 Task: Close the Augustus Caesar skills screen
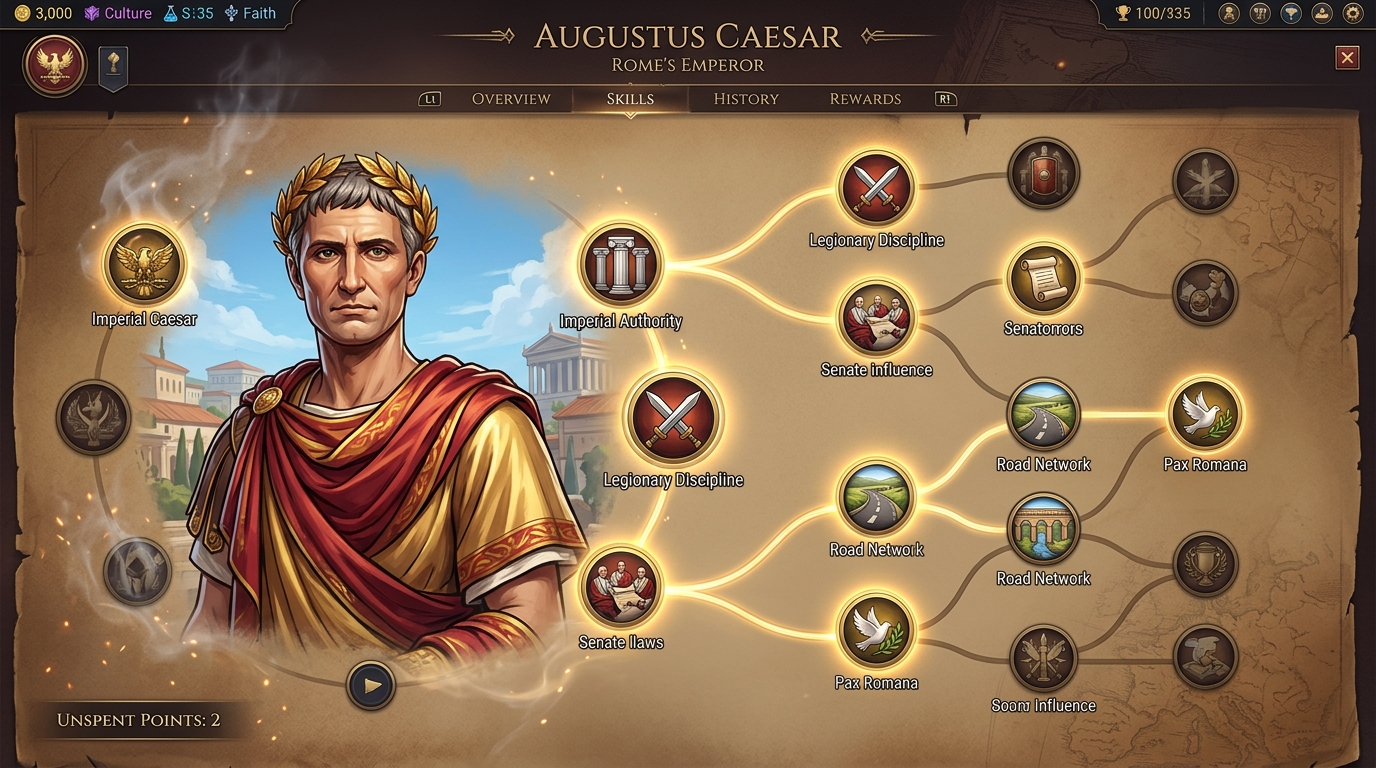pyautogui.click(x=1347, y=58)
